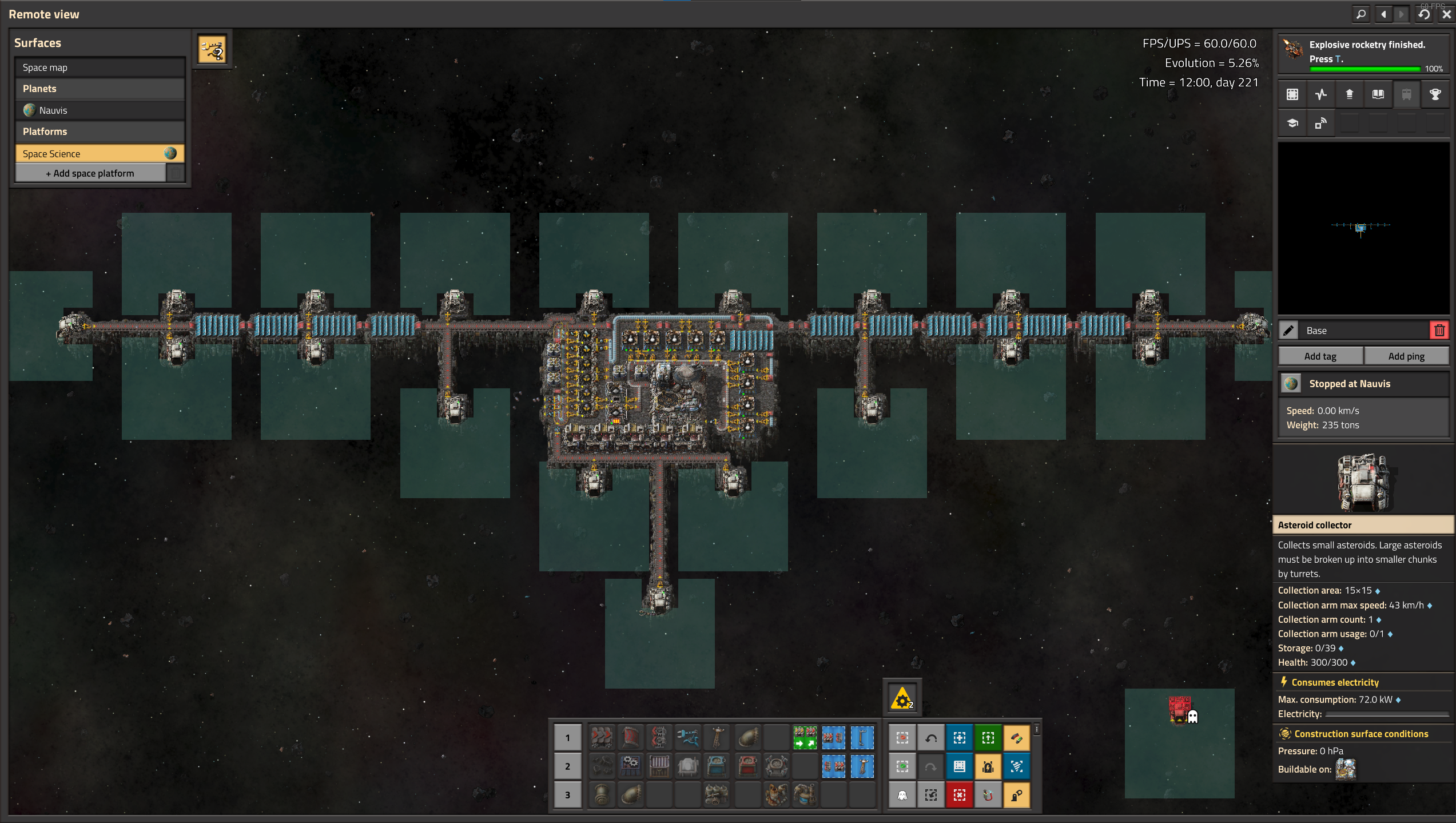Open the achievements trophy button
The height and width of the screenshot is (823, 1456).
(1435, 94)
